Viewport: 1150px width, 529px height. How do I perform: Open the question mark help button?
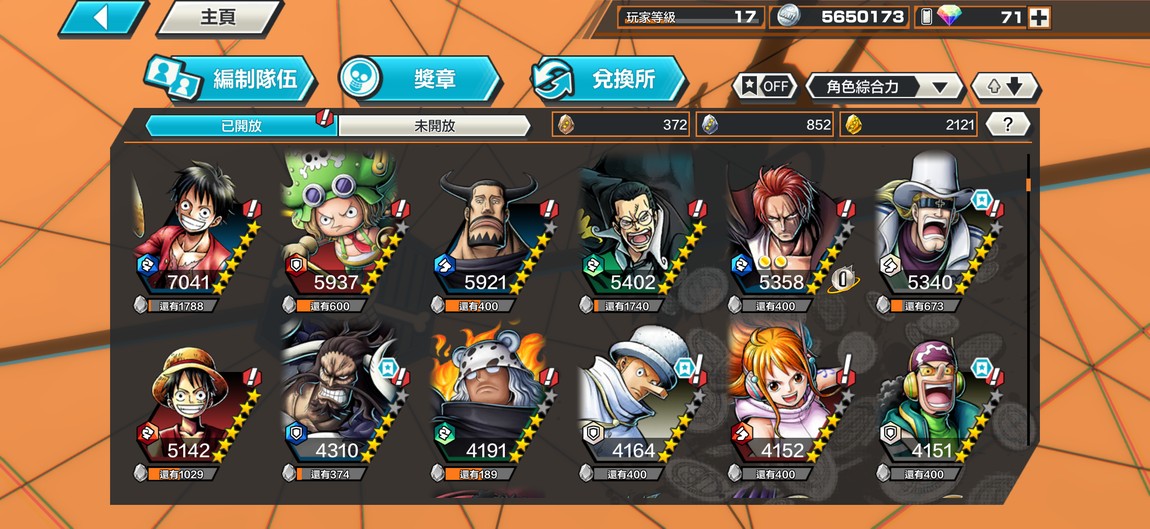pos(1008,125)
